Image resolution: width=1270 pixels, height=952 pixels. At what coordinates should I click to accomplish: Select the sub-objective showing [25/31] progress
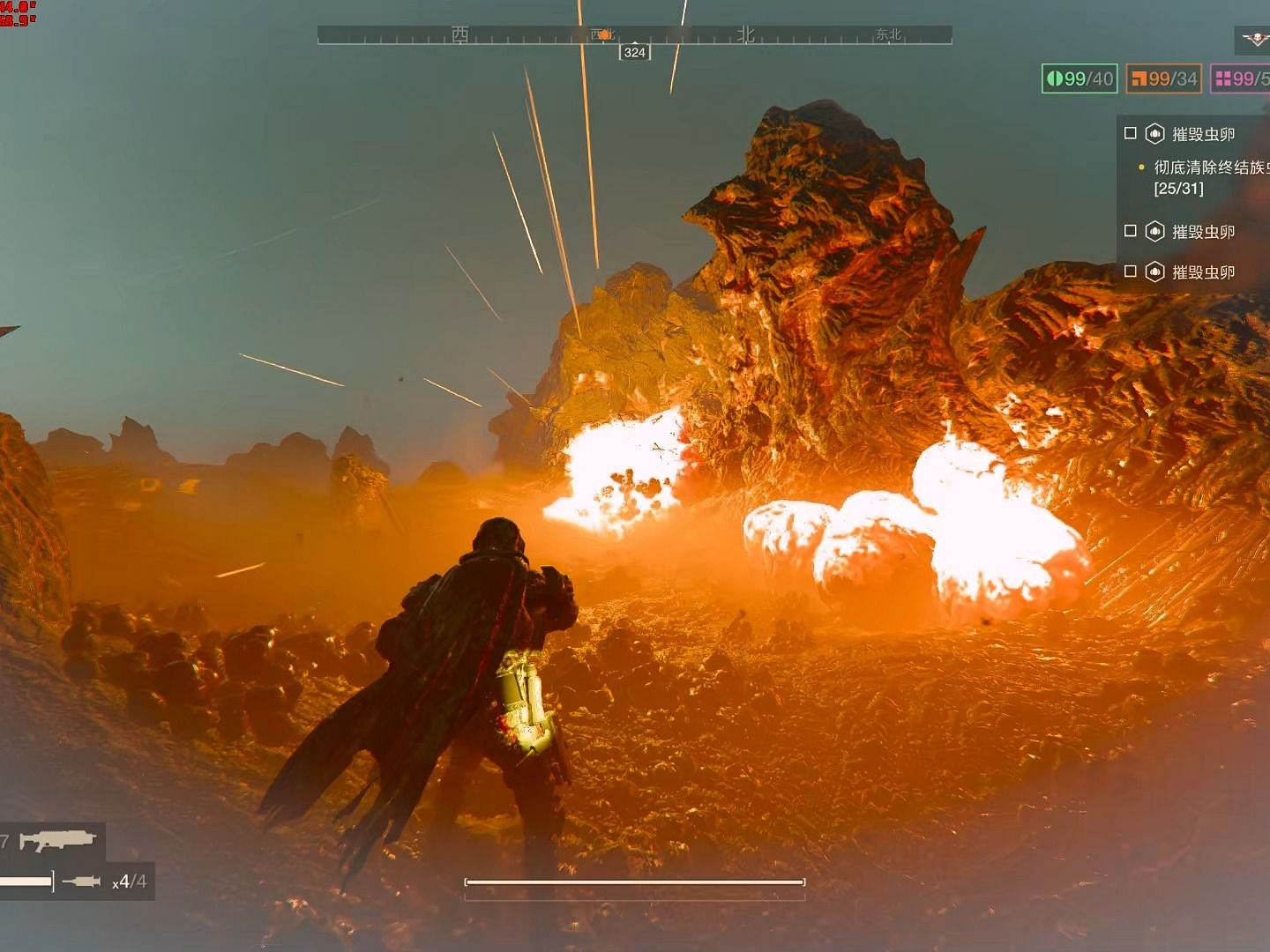click(1210, 177)
